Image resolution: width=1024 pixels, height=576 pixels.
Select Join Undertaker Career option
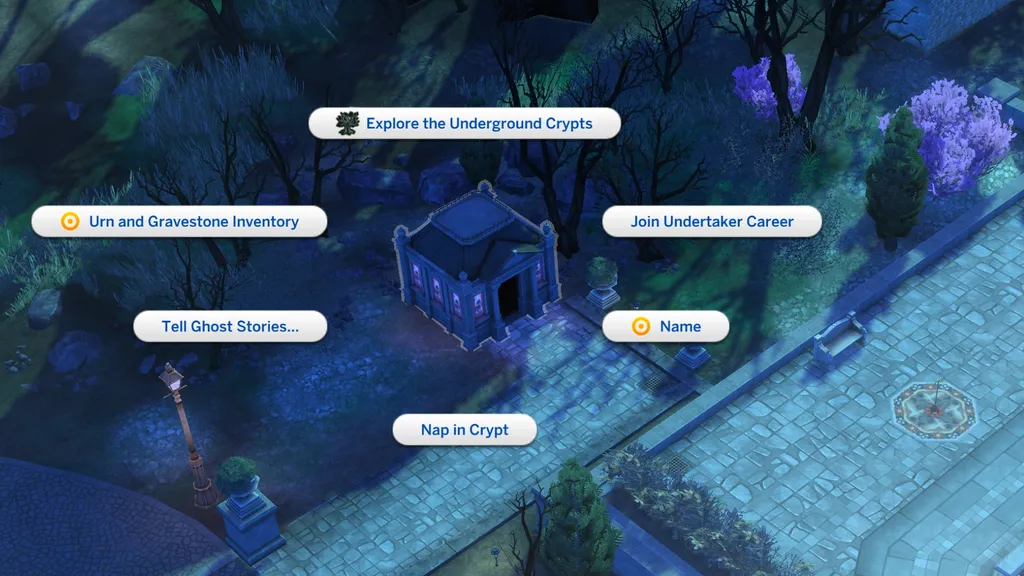[711, 222]
